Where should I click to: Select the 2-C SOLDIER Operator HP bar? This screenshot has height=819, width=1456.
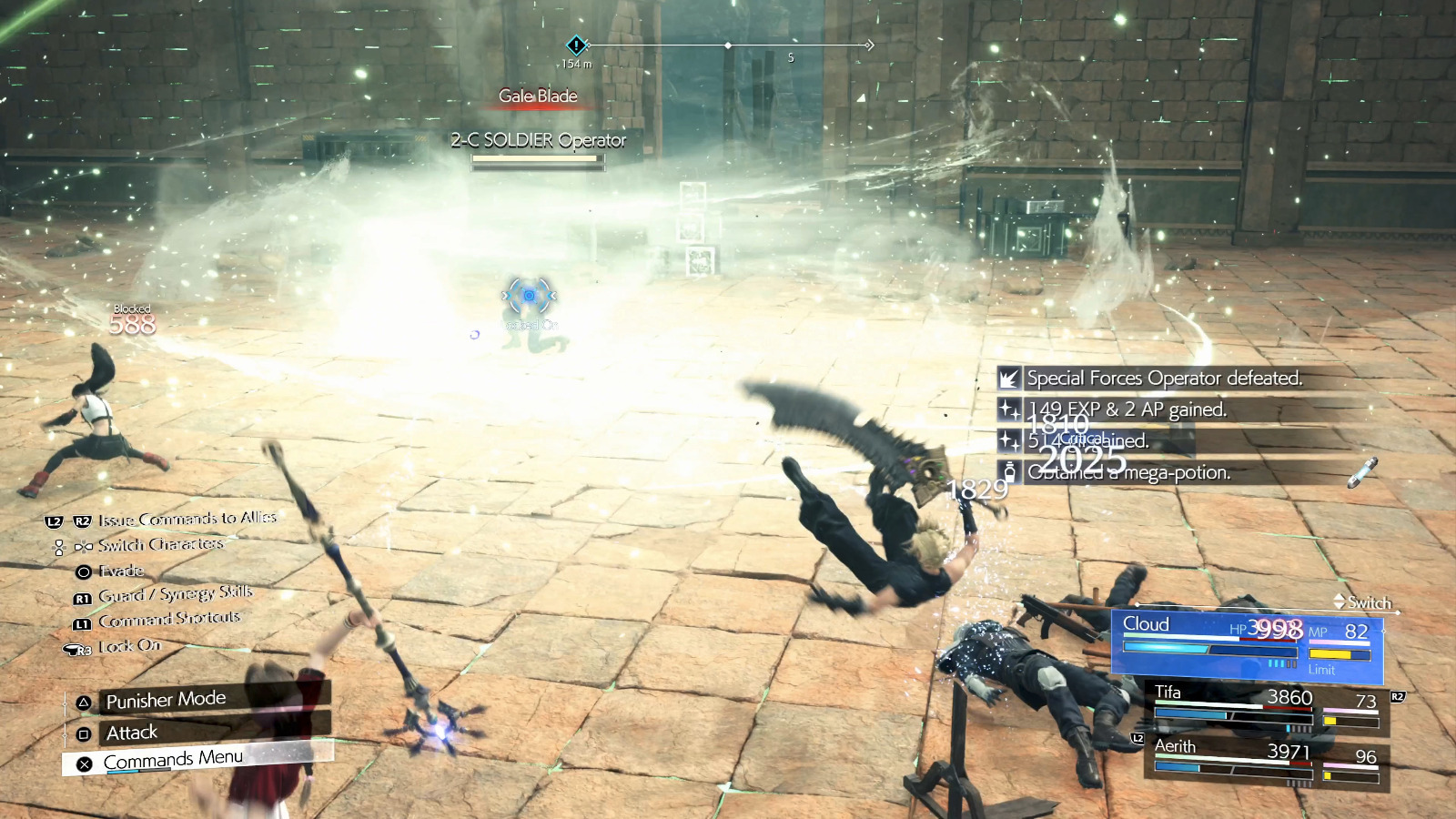coord(535,159)
